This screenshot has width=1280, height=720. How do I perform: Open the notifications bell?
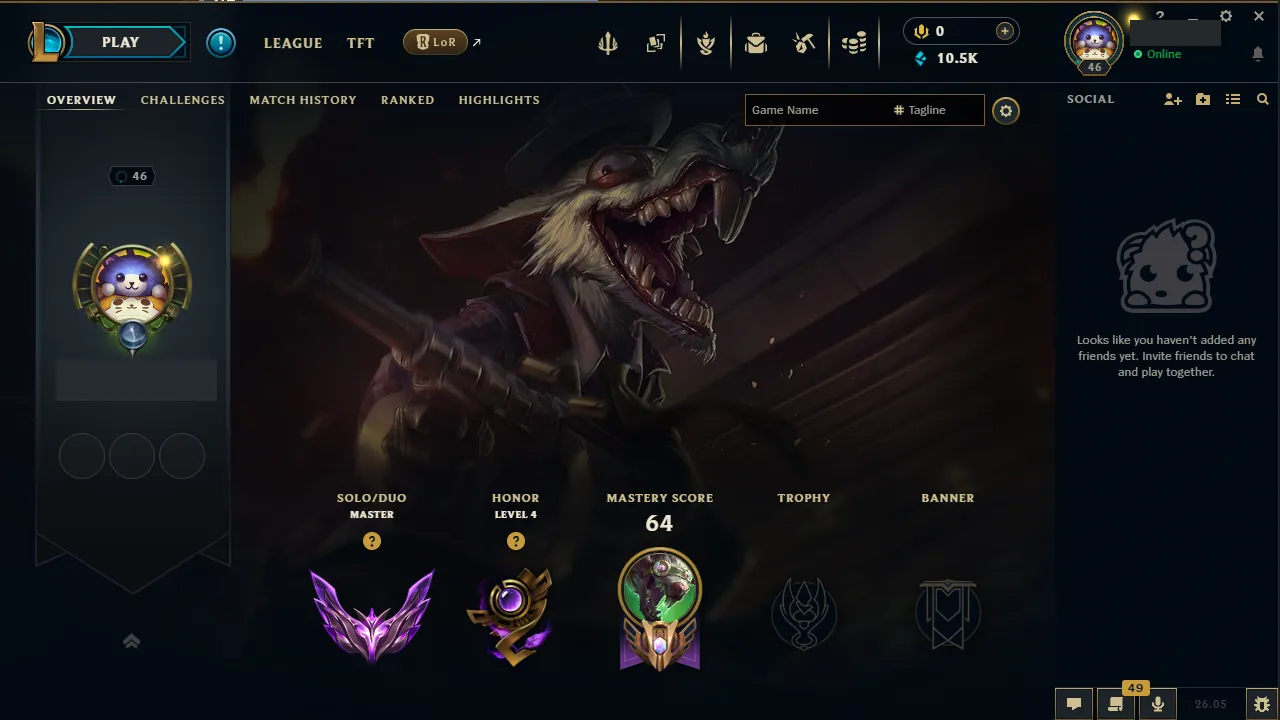click(x=1258, y=53)
